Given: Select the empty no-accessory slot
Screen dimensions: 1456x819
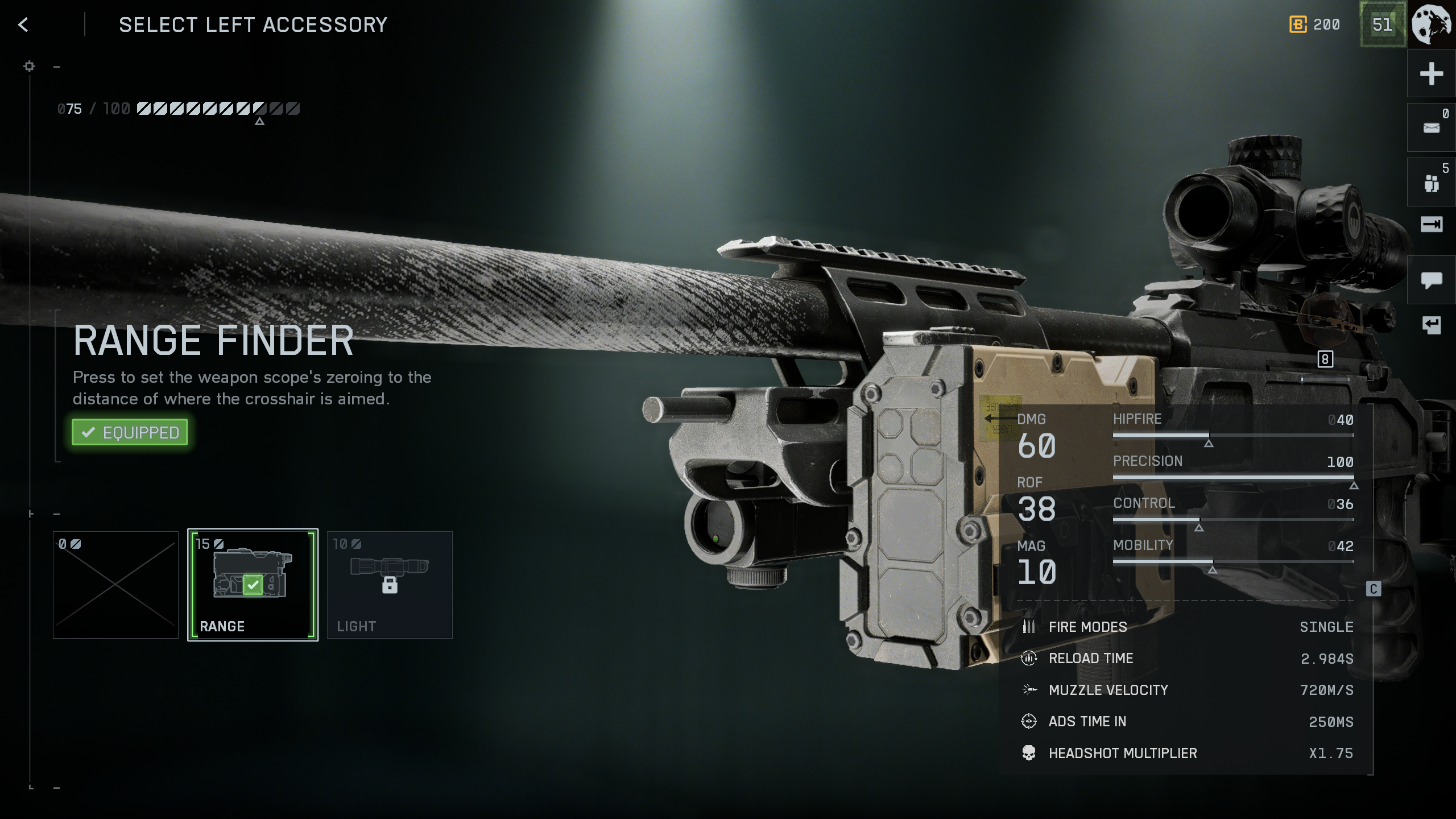Looking at the screenshot, I should point(115,585).
